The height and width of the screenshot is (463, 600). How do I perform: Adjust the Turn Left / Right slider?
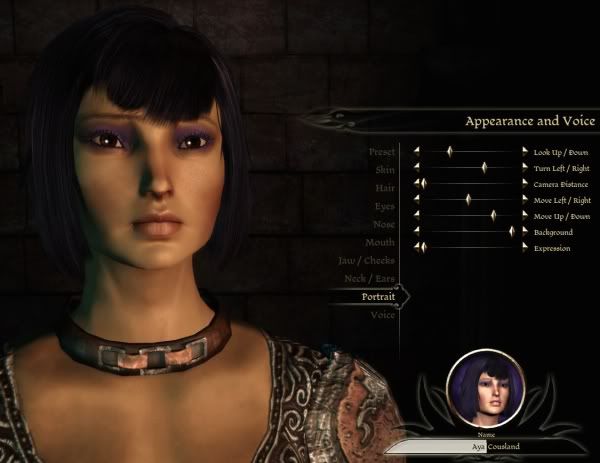tap(469, 168)
